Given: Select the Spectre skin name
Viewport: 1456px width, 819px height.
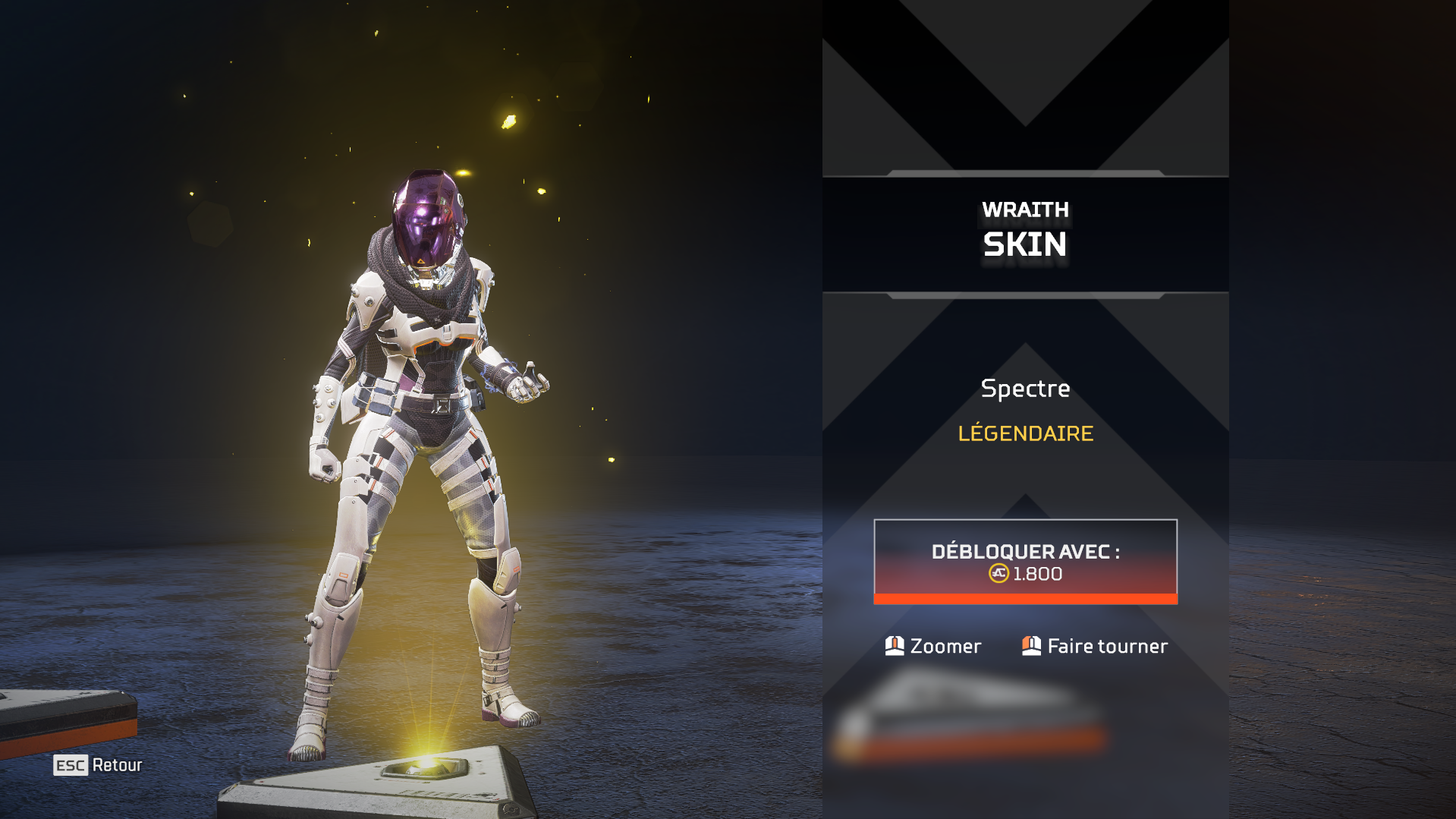Looking at the screenshot, I should coord(1025,389).
